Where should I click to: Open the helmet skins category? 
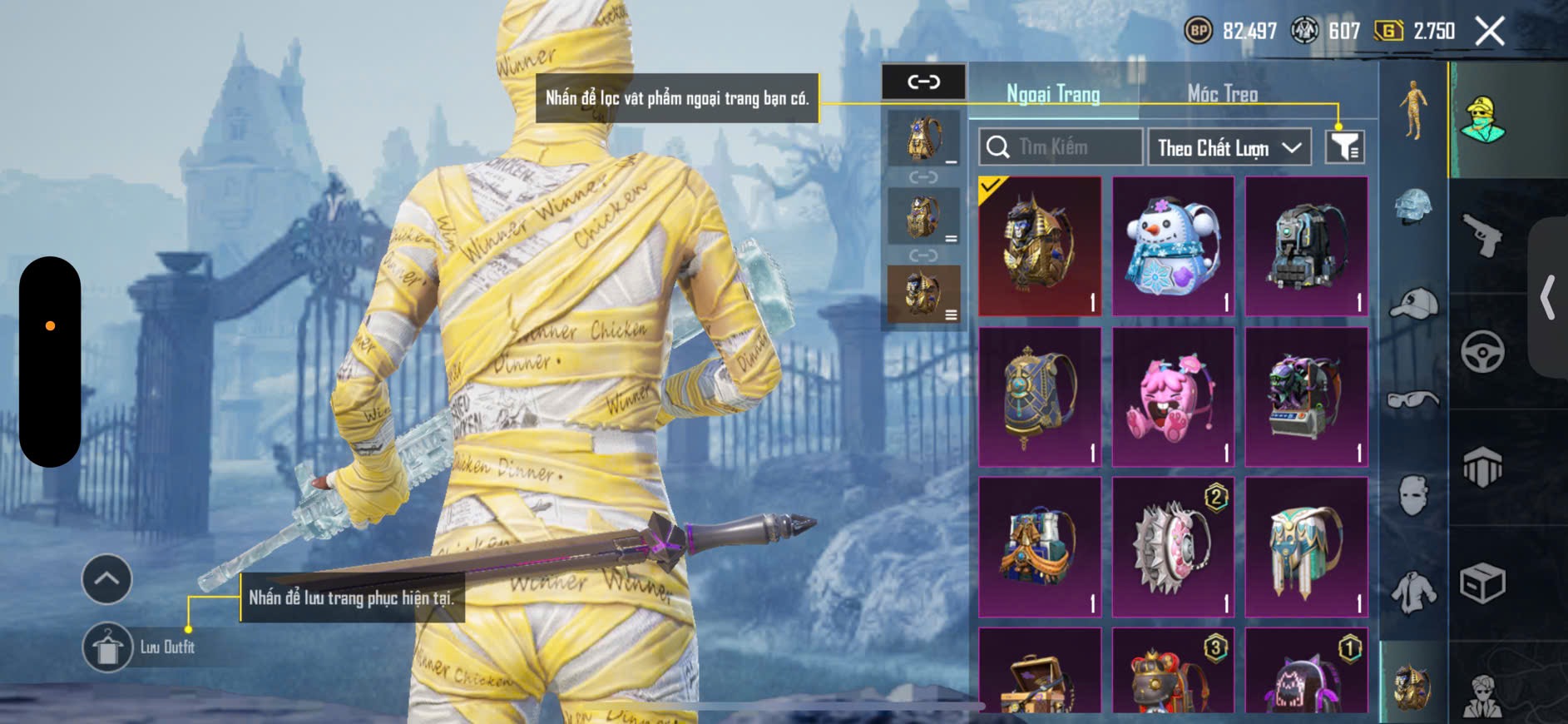(x=1413, y=206)
